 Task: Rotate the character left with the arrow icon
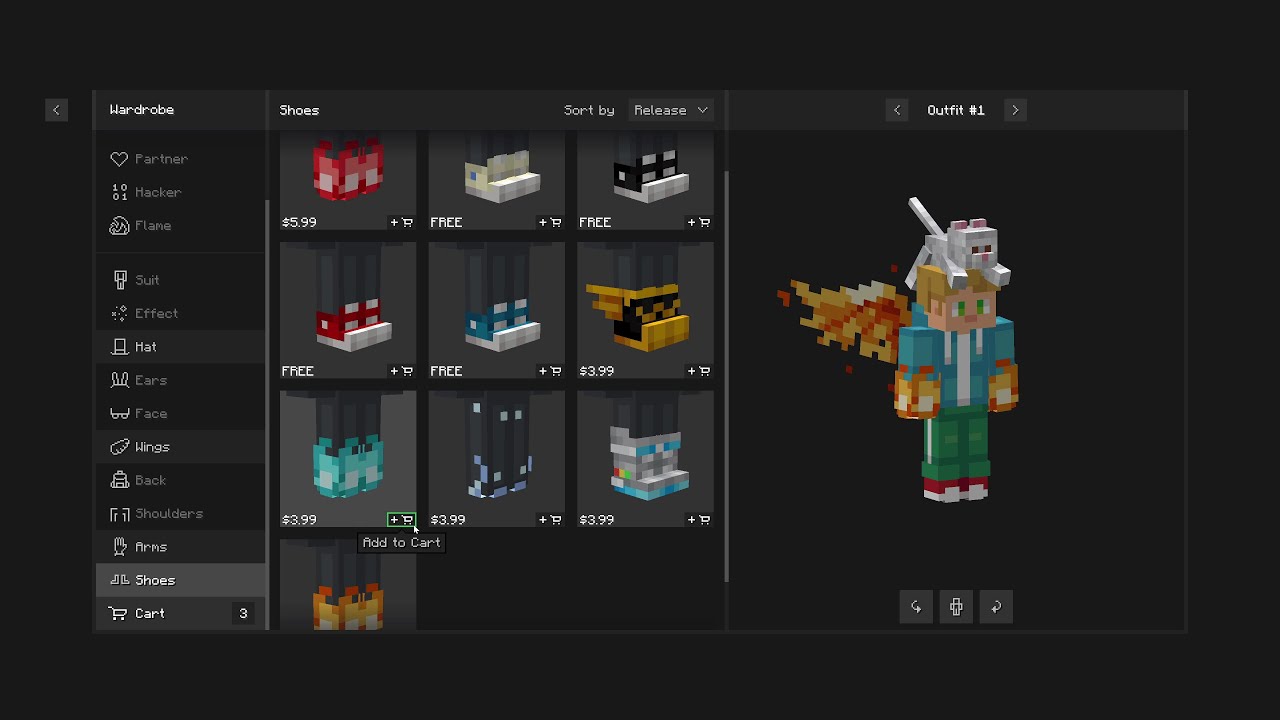pyautogui.click(x=916, y=607)
